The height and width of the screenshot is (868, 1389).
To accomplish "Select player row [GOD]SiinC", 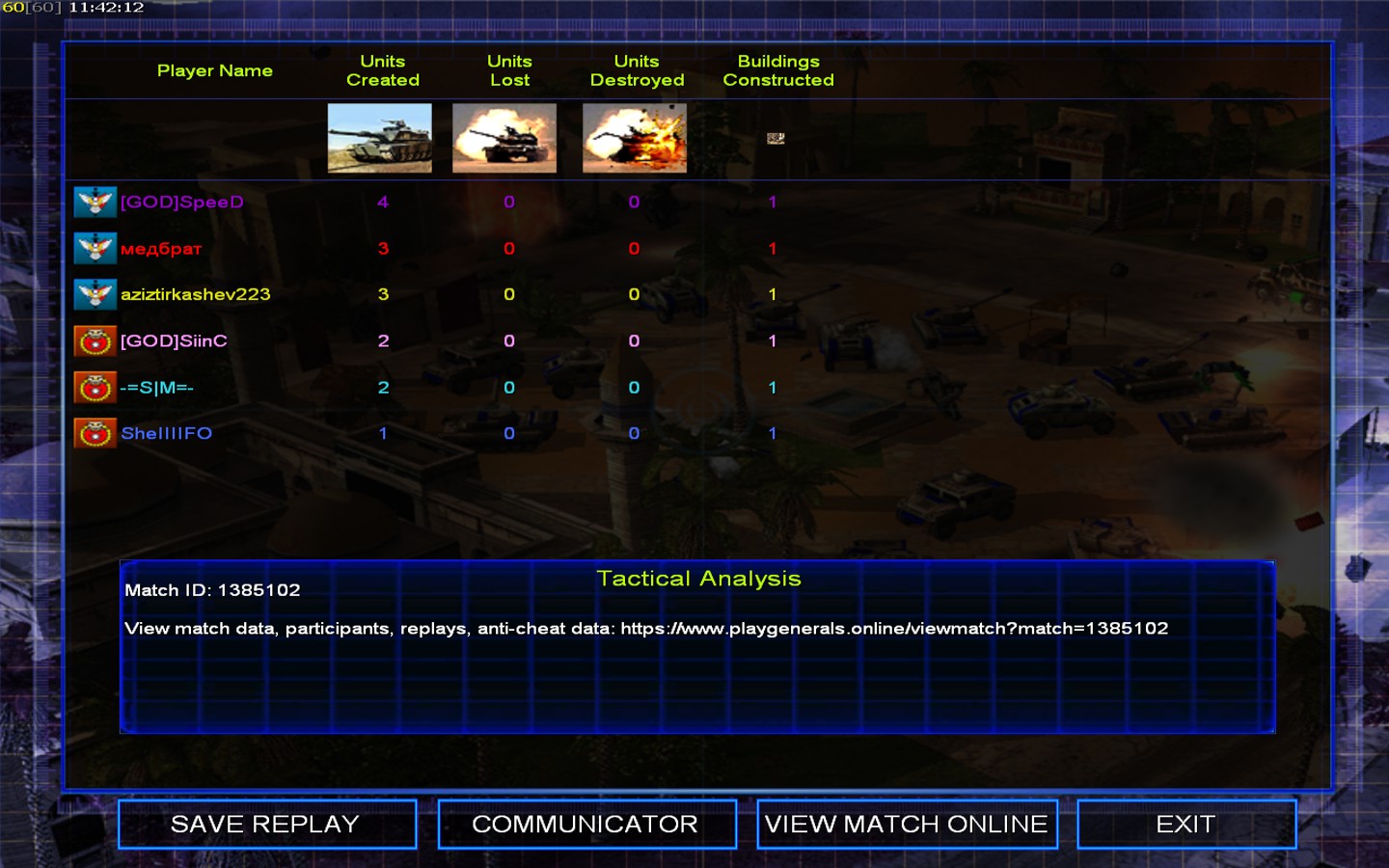I will pos(174,341).
